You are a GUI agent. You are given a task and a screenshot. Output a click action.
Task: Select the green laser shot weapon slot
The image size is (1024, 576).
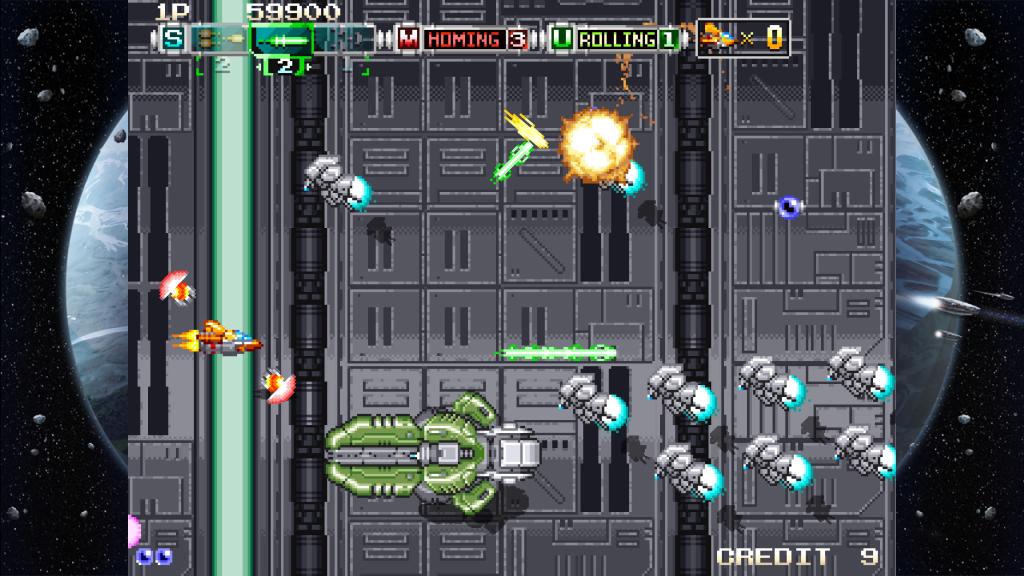pos(282,39)
